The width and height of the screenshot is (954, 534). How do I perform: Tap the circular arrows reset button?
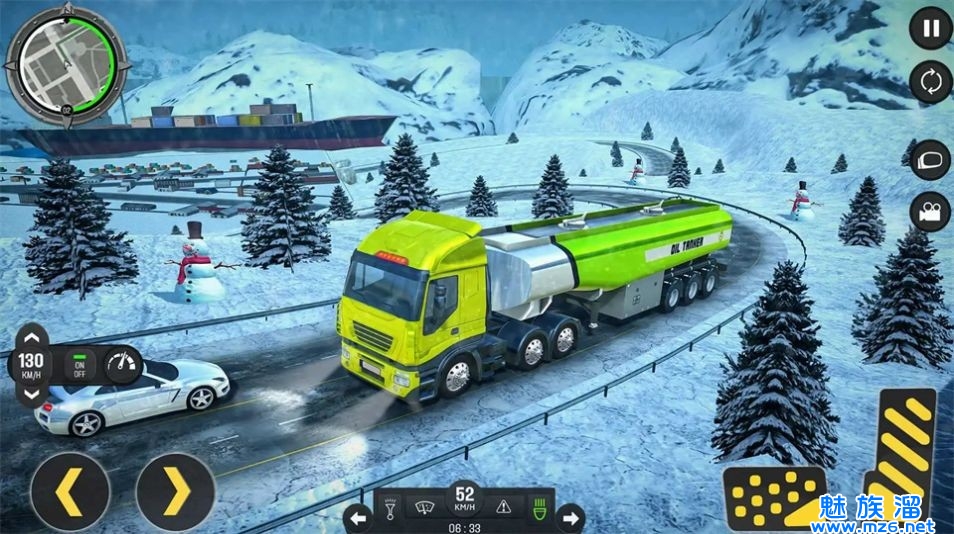(x=930, y=82)
